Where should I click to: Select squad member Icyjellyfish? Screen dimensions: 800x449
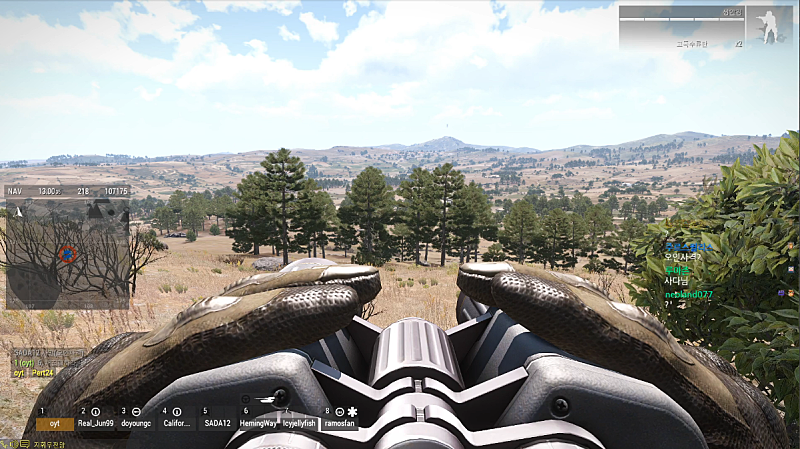pos(299,423)
